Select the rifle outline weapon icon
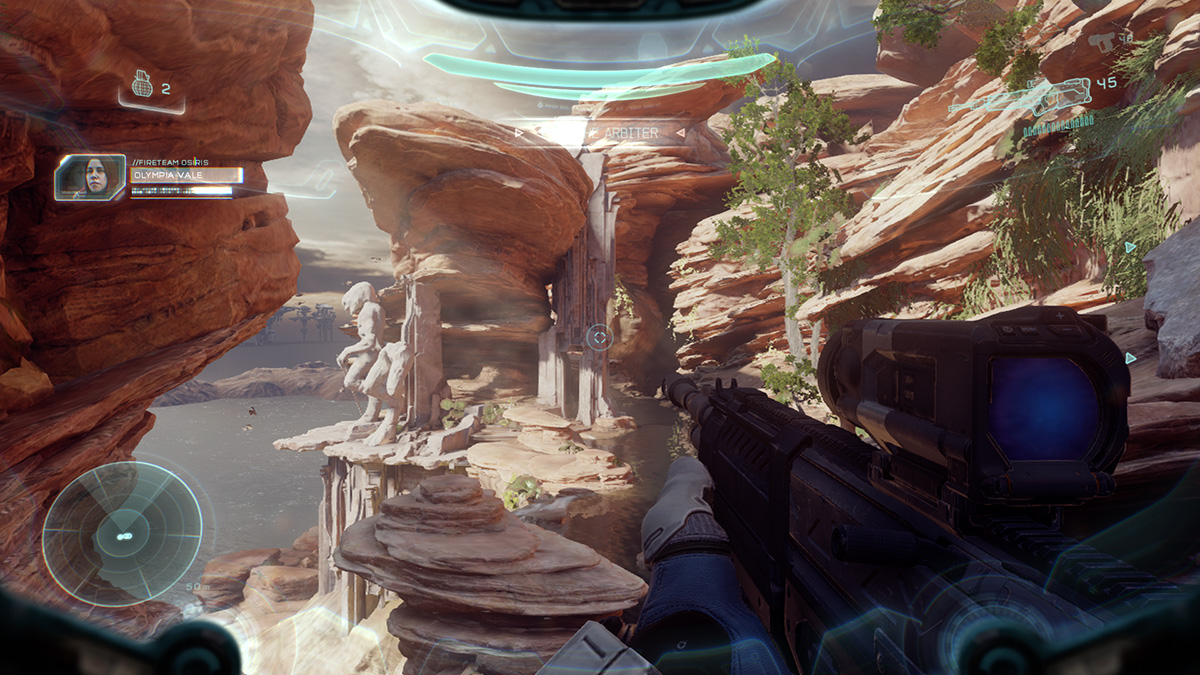1200x675 pixels. 1018,98
